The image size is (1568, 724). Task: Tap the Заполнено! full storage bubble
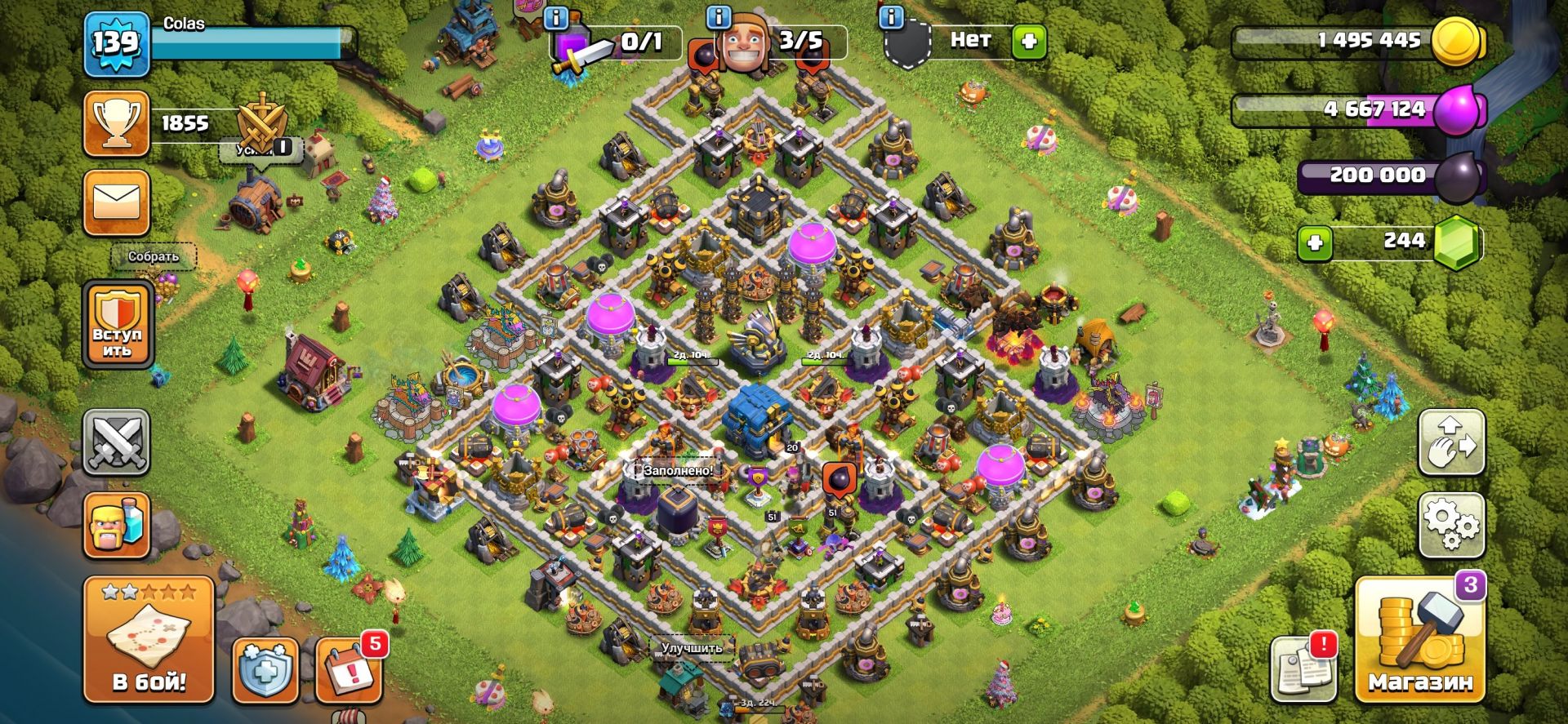coord(677,471)
